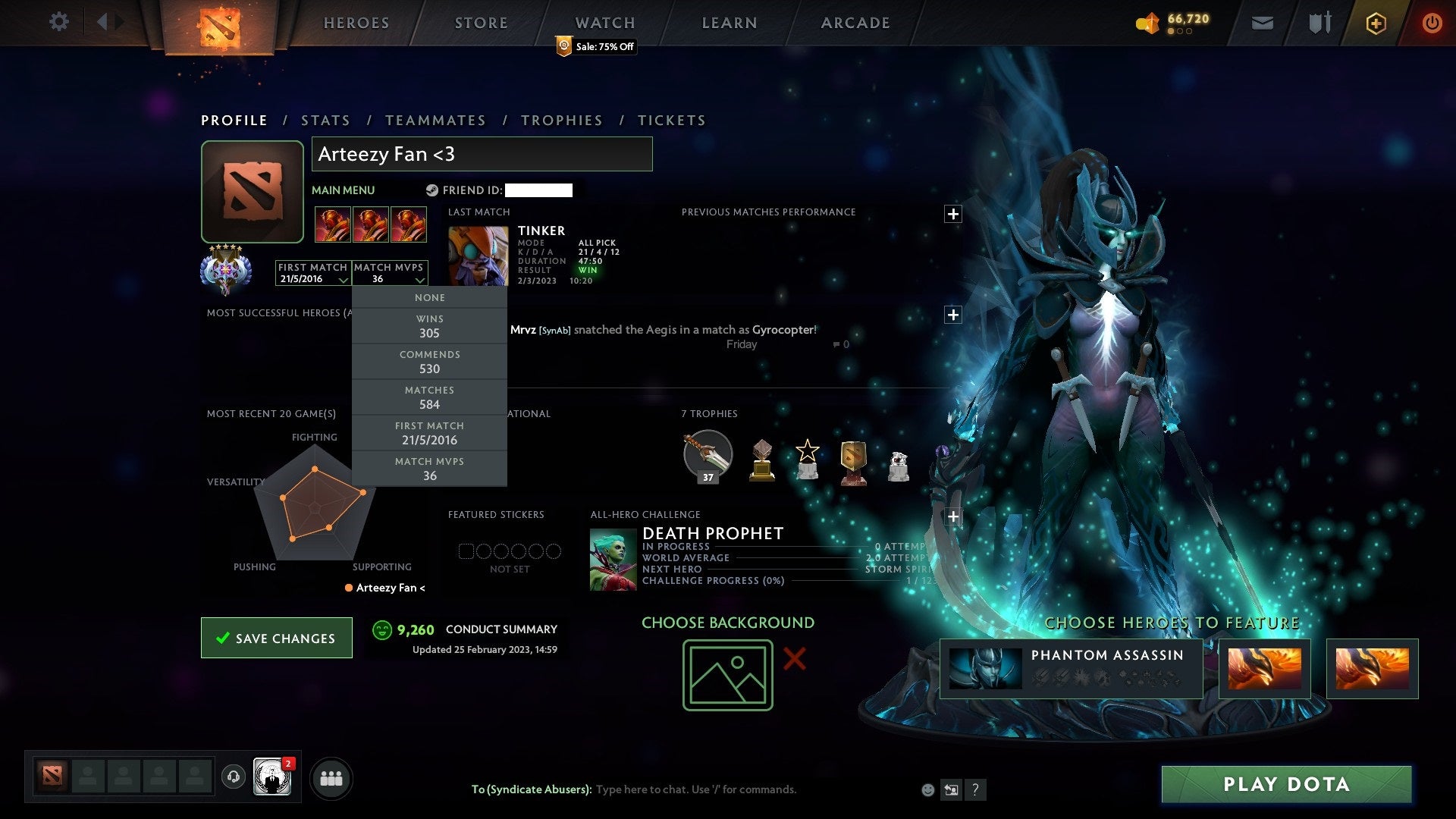Expand the All-Hero Challenge plus button
The image size is (1456, 819).
pyautogui.click(x=953, y=516)
